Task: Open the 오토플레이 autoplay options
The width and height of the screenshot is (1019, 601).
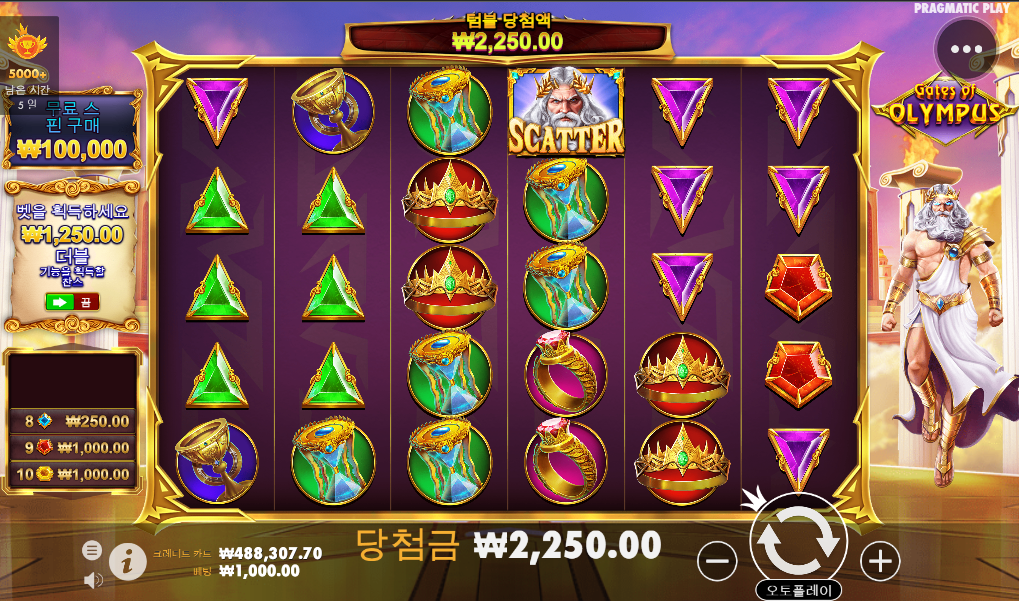Action: point(798,590)
